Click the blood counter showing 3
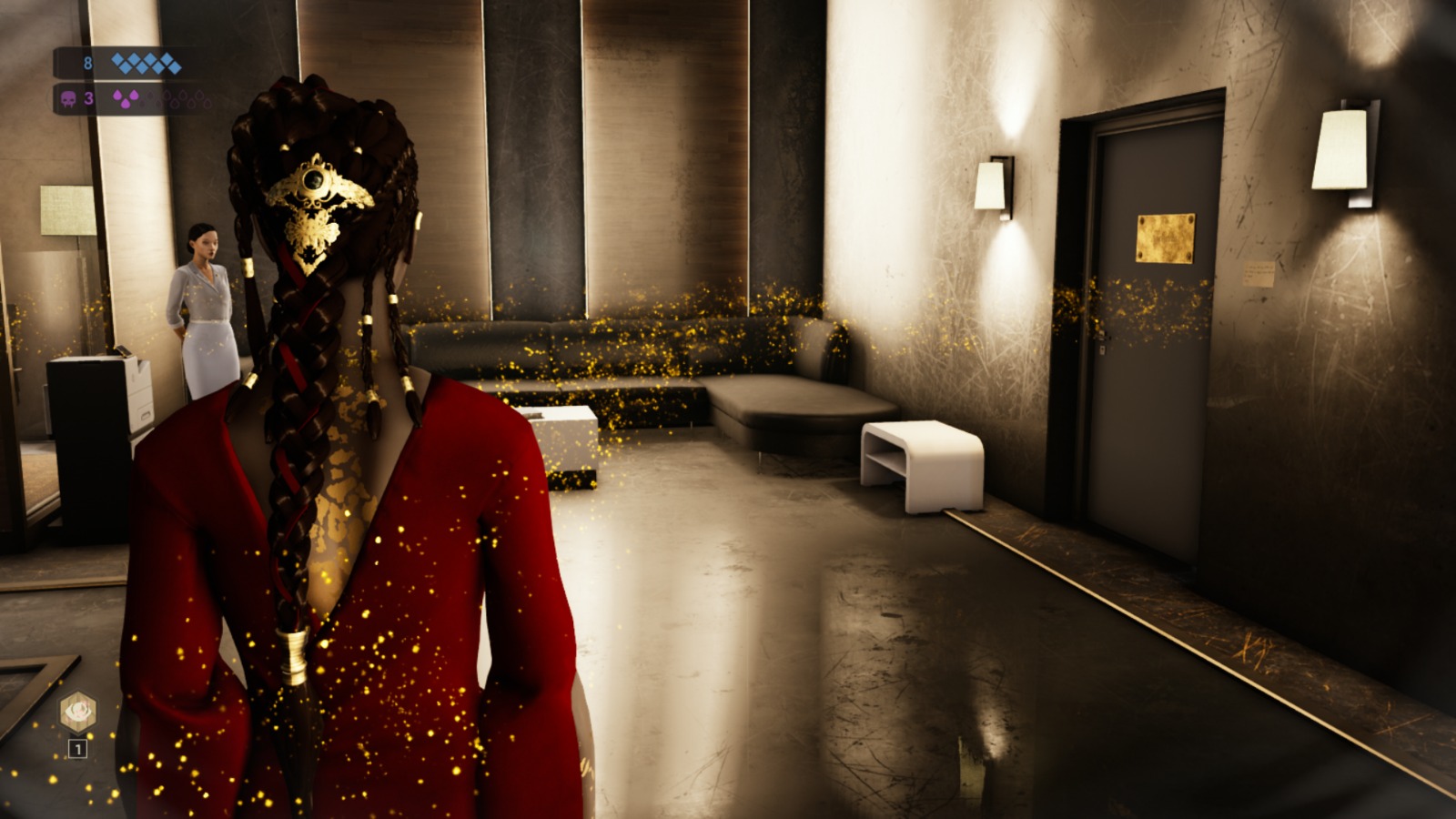The height and width of the screenshot is (819, 1456). (87, 98)
